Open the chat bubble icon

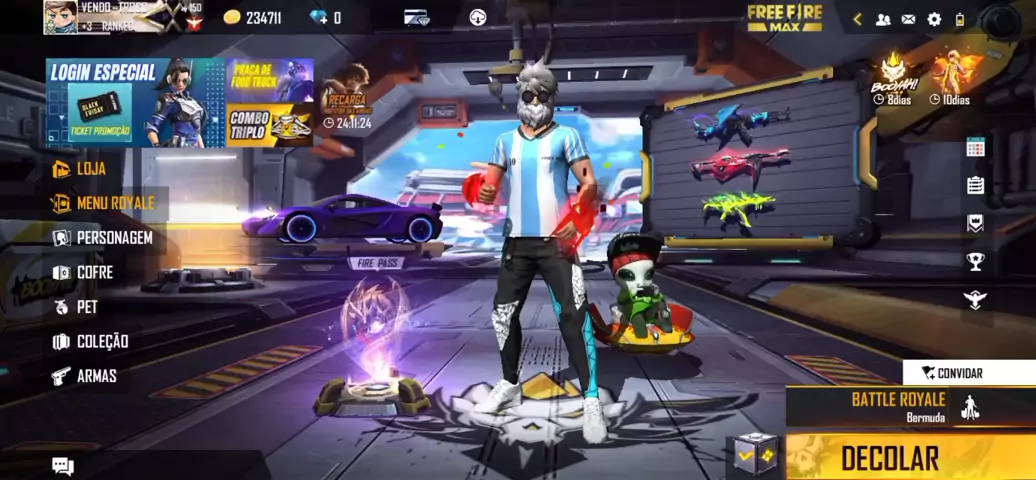pos(63,466)
